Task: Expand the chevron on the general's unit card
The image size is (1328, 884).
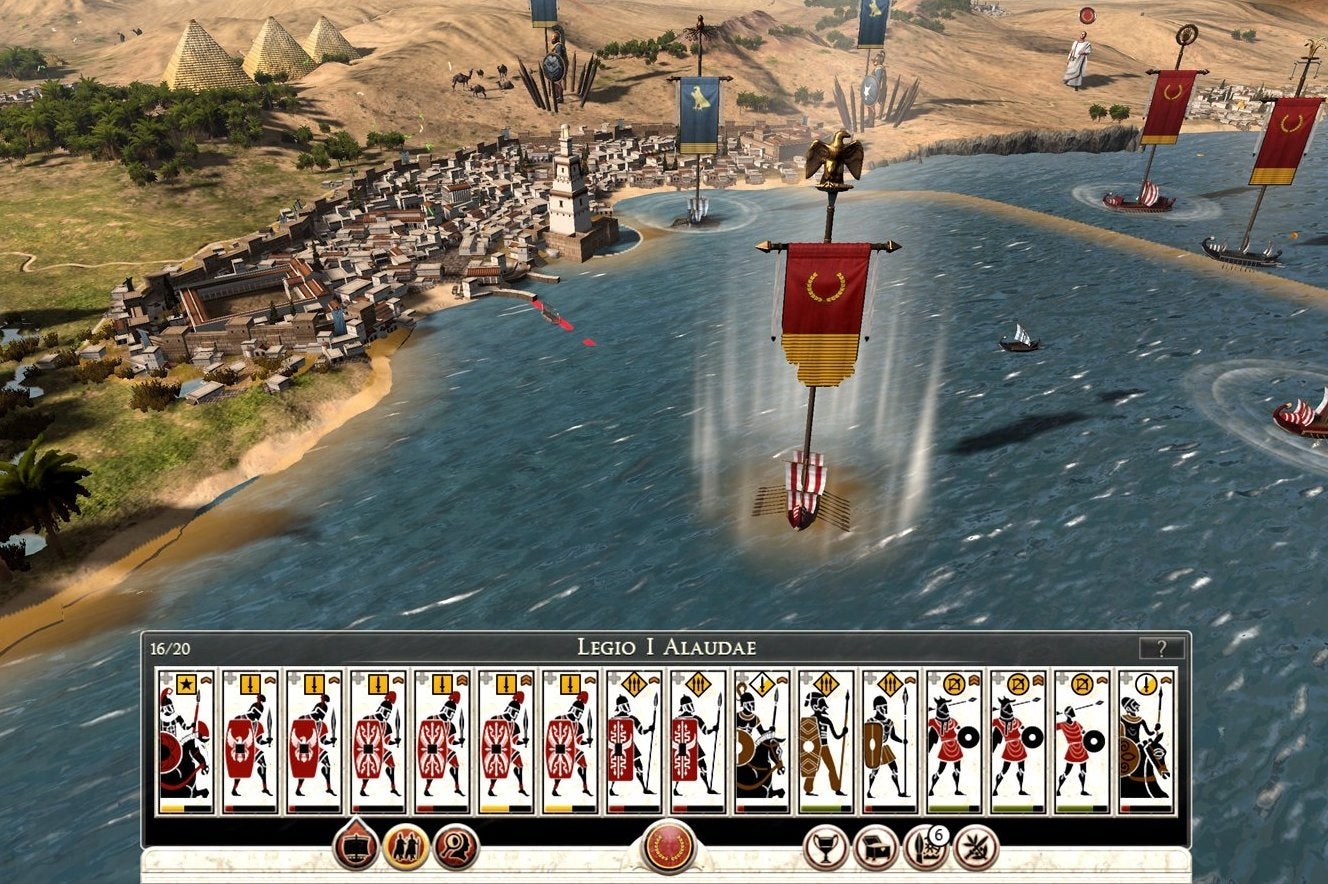Action: [206, 679]
